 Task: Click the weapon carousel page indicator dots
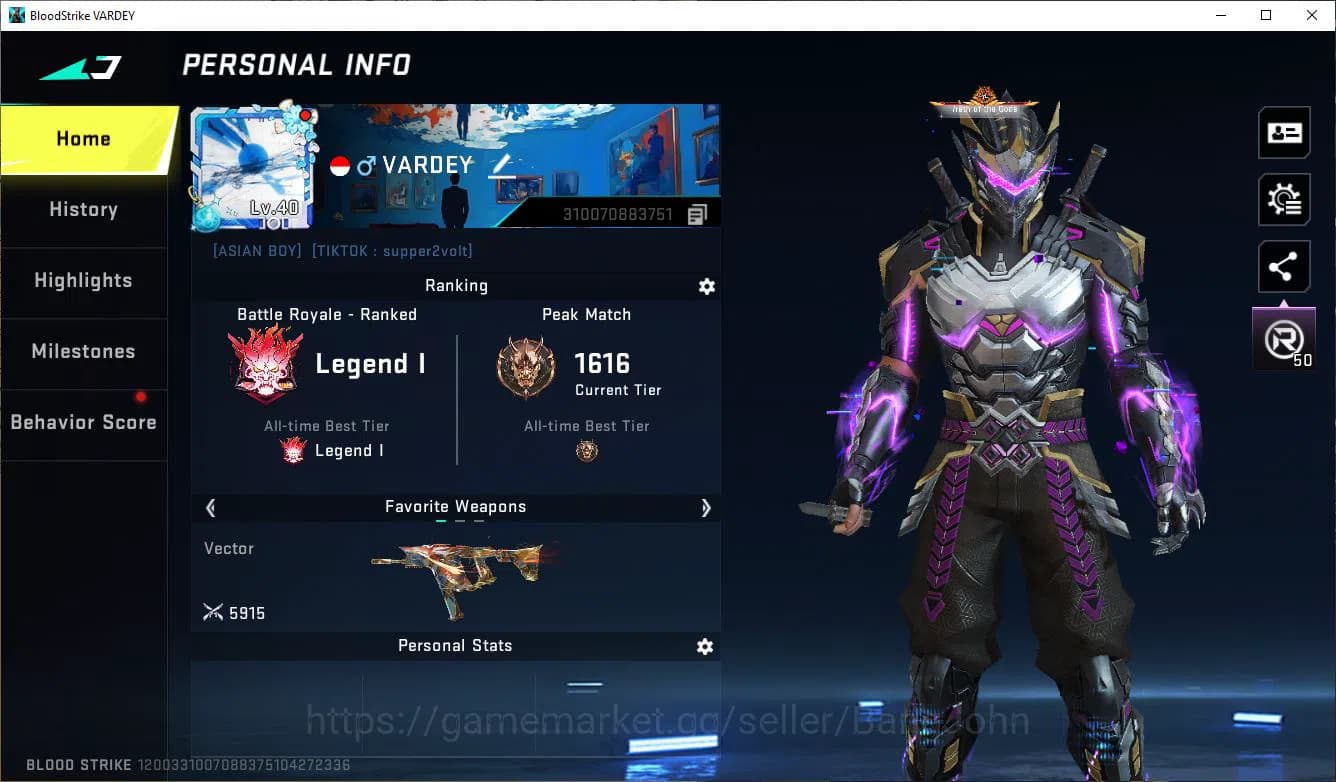click(456, 522)
